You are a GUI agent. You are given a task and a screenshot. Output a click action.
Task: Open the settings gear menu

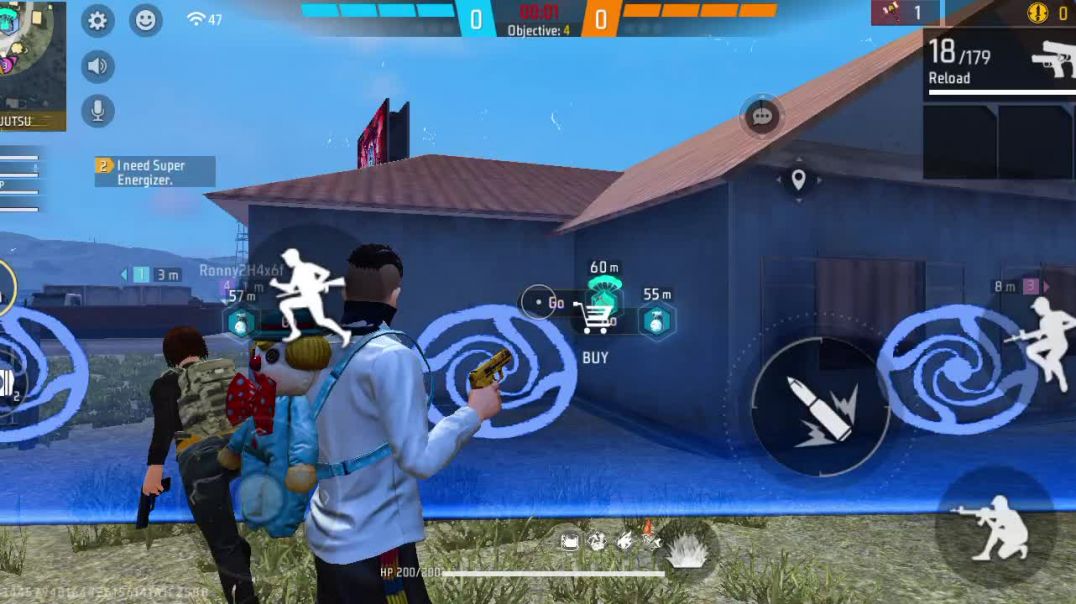tap(97, 20)
